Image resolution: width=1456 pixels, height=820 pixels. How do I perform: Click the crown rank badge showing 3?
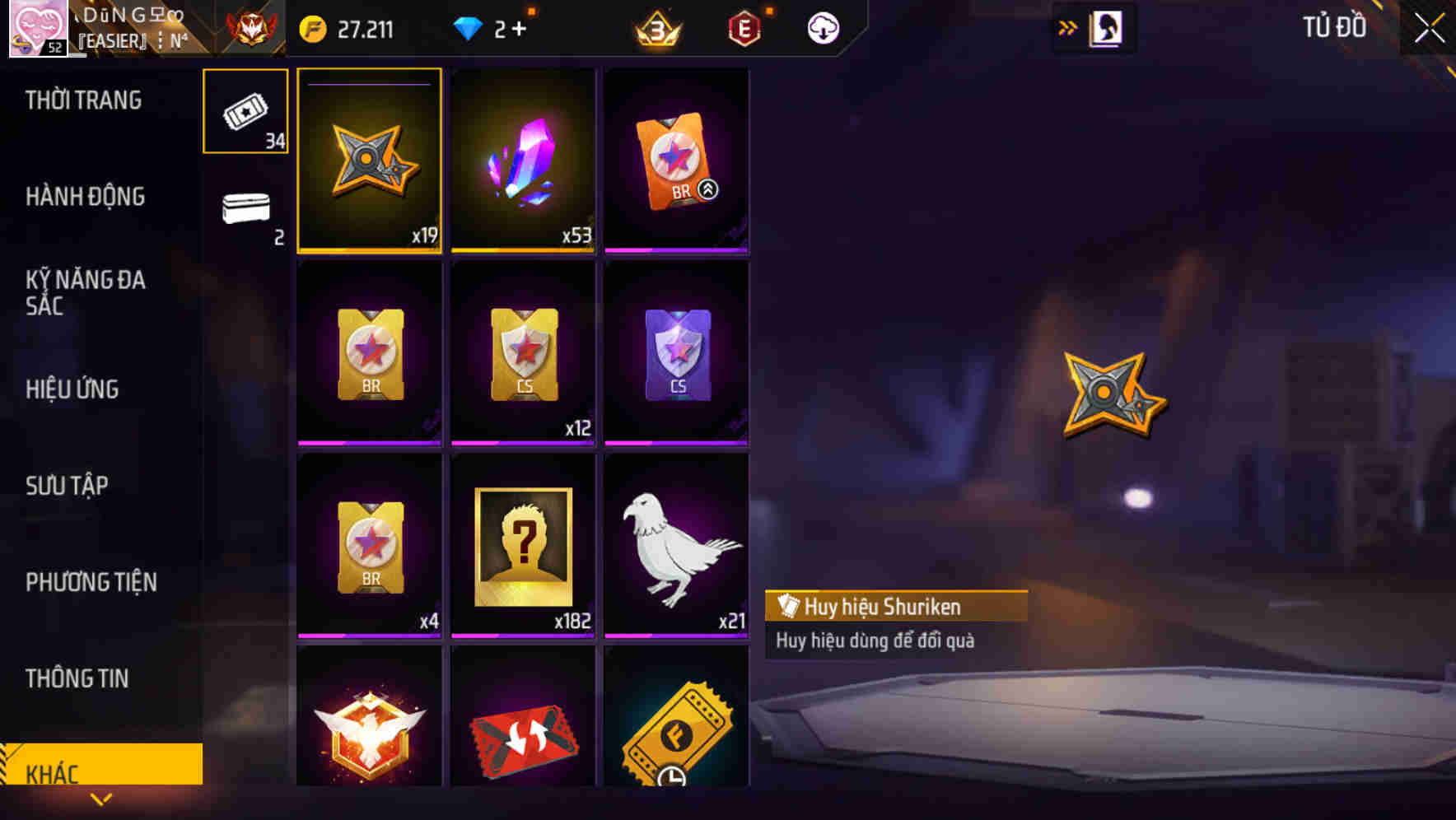click(x=655, y=30)
